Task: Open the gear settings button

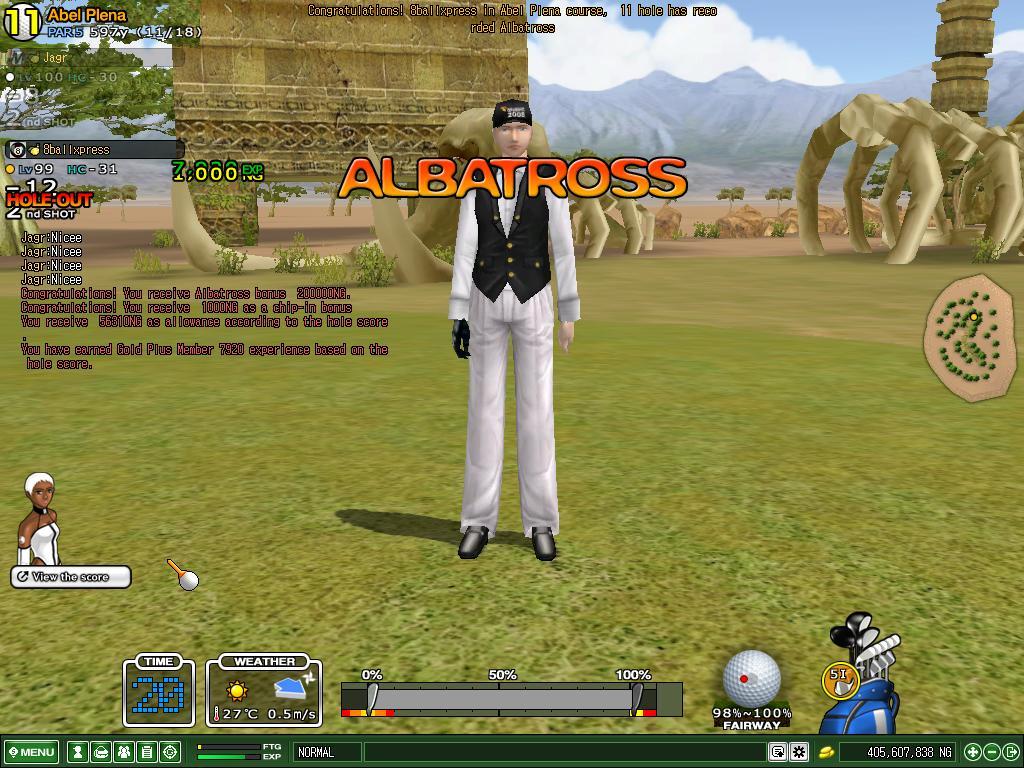Action: (799, 752)
